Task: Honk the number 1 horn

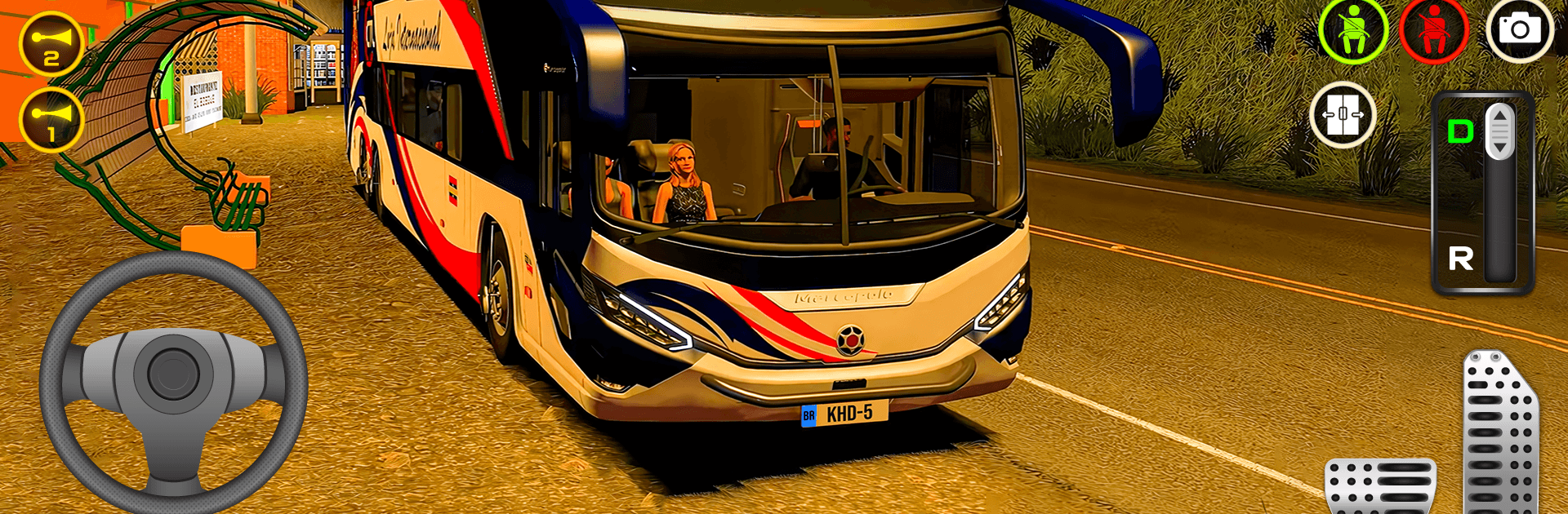Action: [51, 120]
